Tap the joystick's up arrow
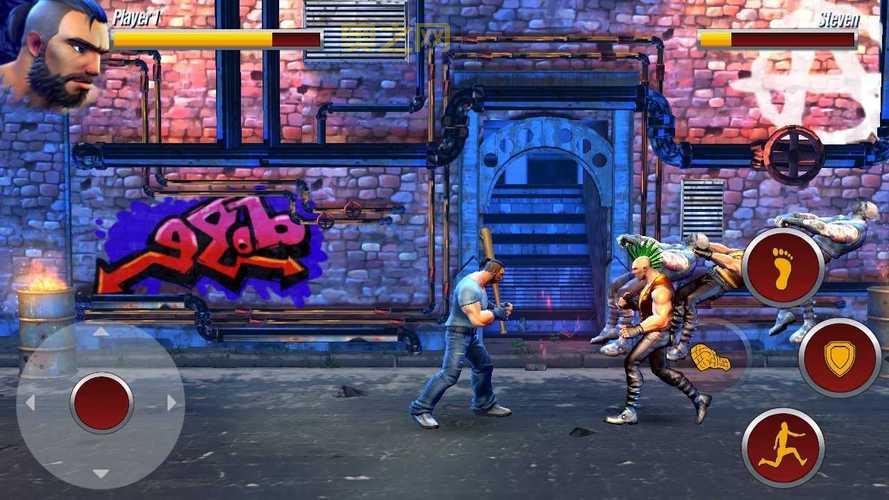The image size is (889, 500). click(x=101, y=333)
